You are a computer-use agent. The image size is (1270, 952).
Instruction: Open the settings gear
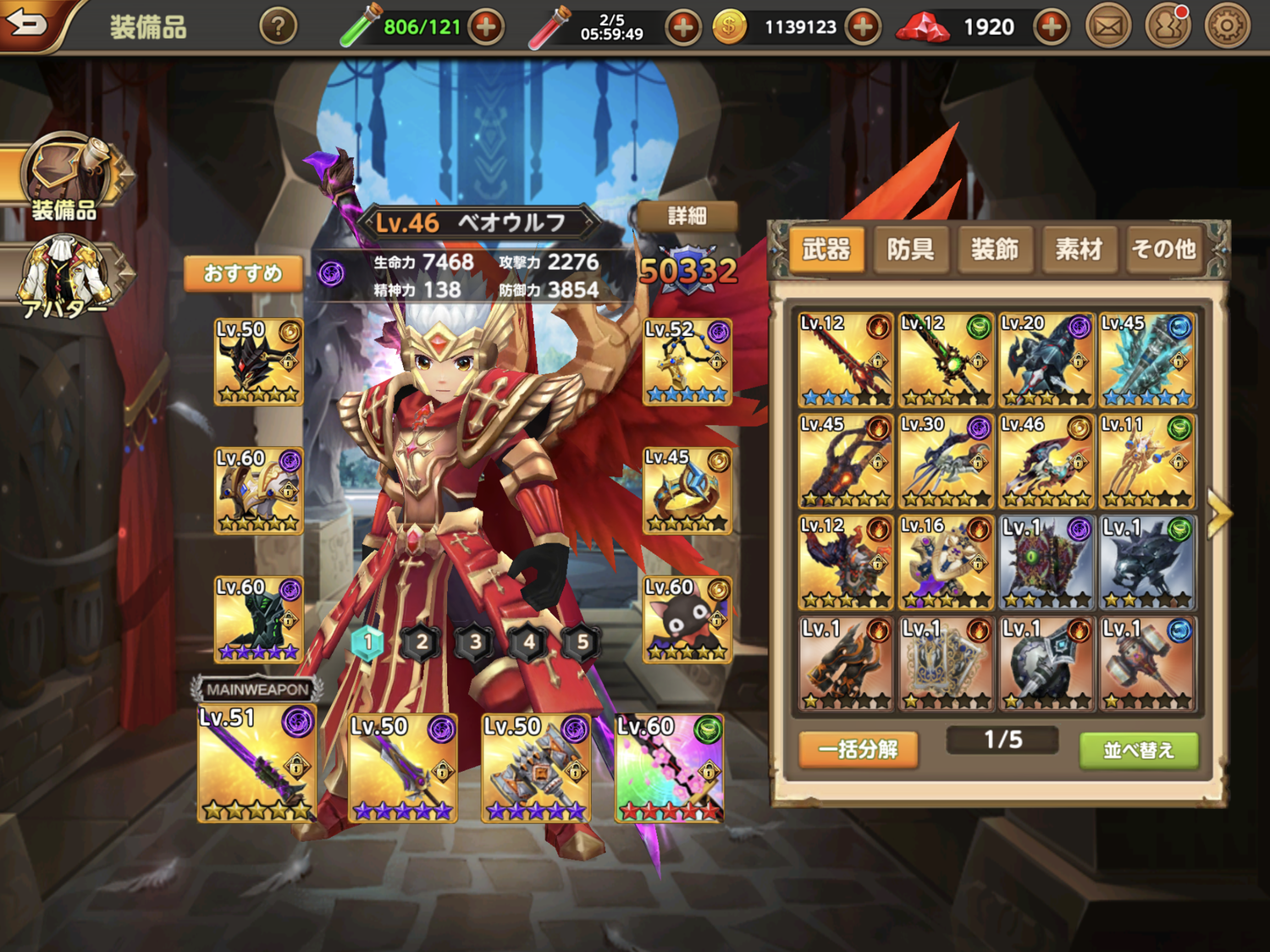[x=1226, y=27]
